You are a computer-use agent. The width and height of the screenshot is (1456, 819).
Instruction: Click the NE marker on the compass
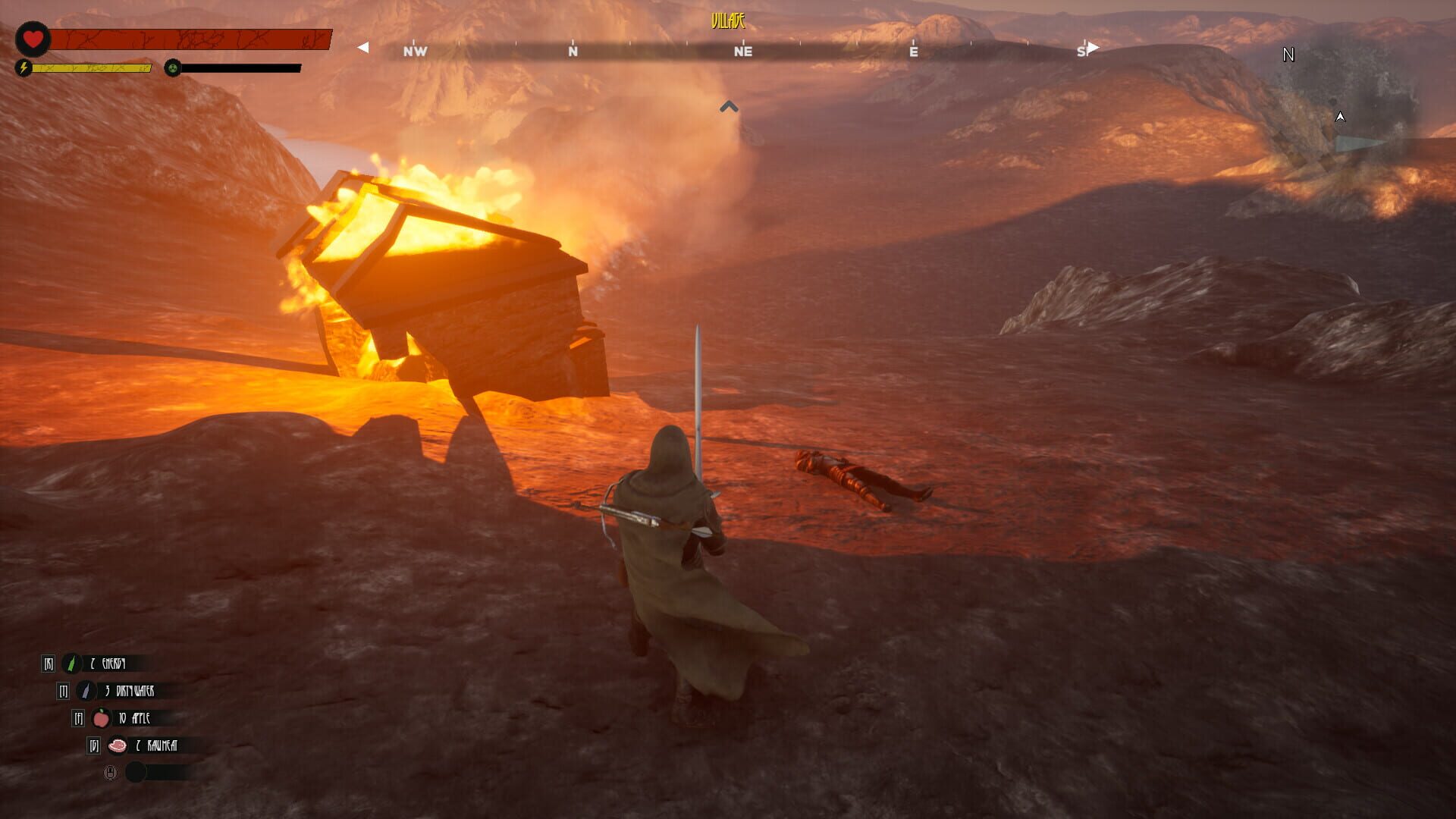click(x=742, y=52)
